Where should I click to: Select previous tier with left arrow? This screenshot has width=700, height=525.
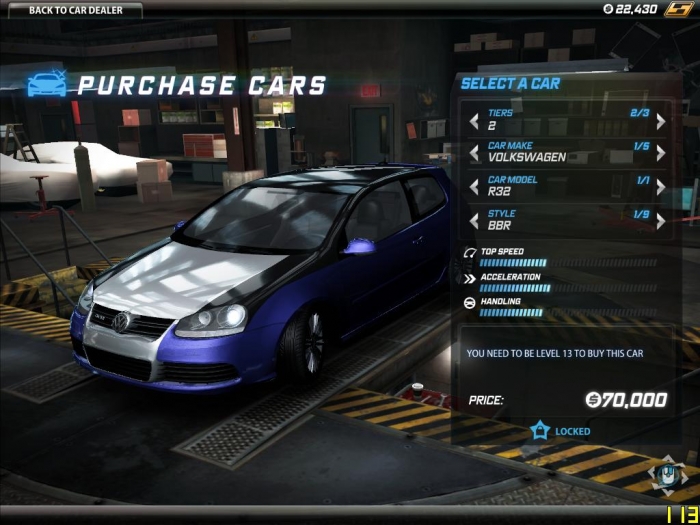tap(474, 121)
